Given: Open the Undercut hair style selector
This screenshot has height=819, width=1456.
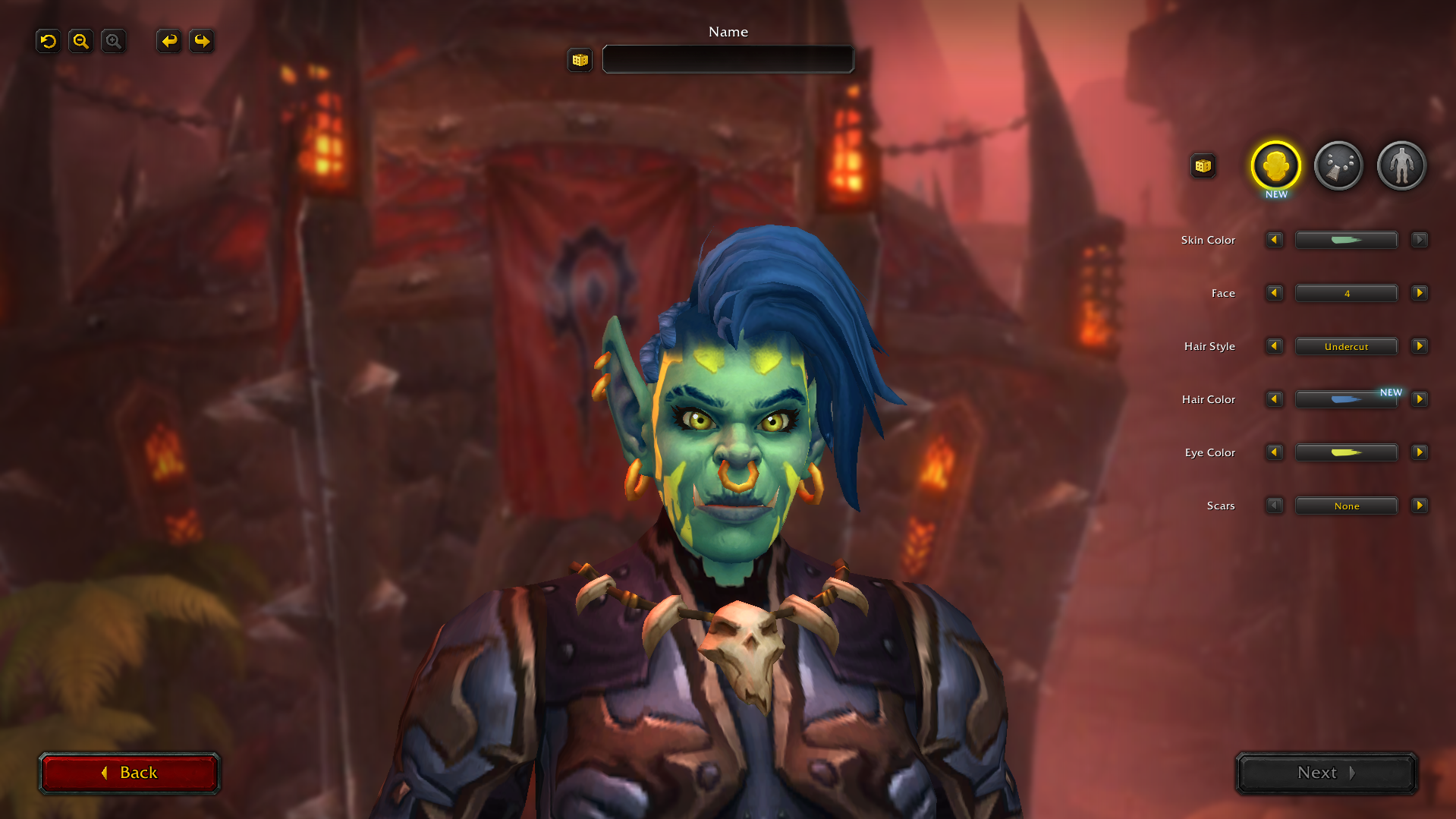Looking at the screenshot, I should click(x=1346, y=346).
